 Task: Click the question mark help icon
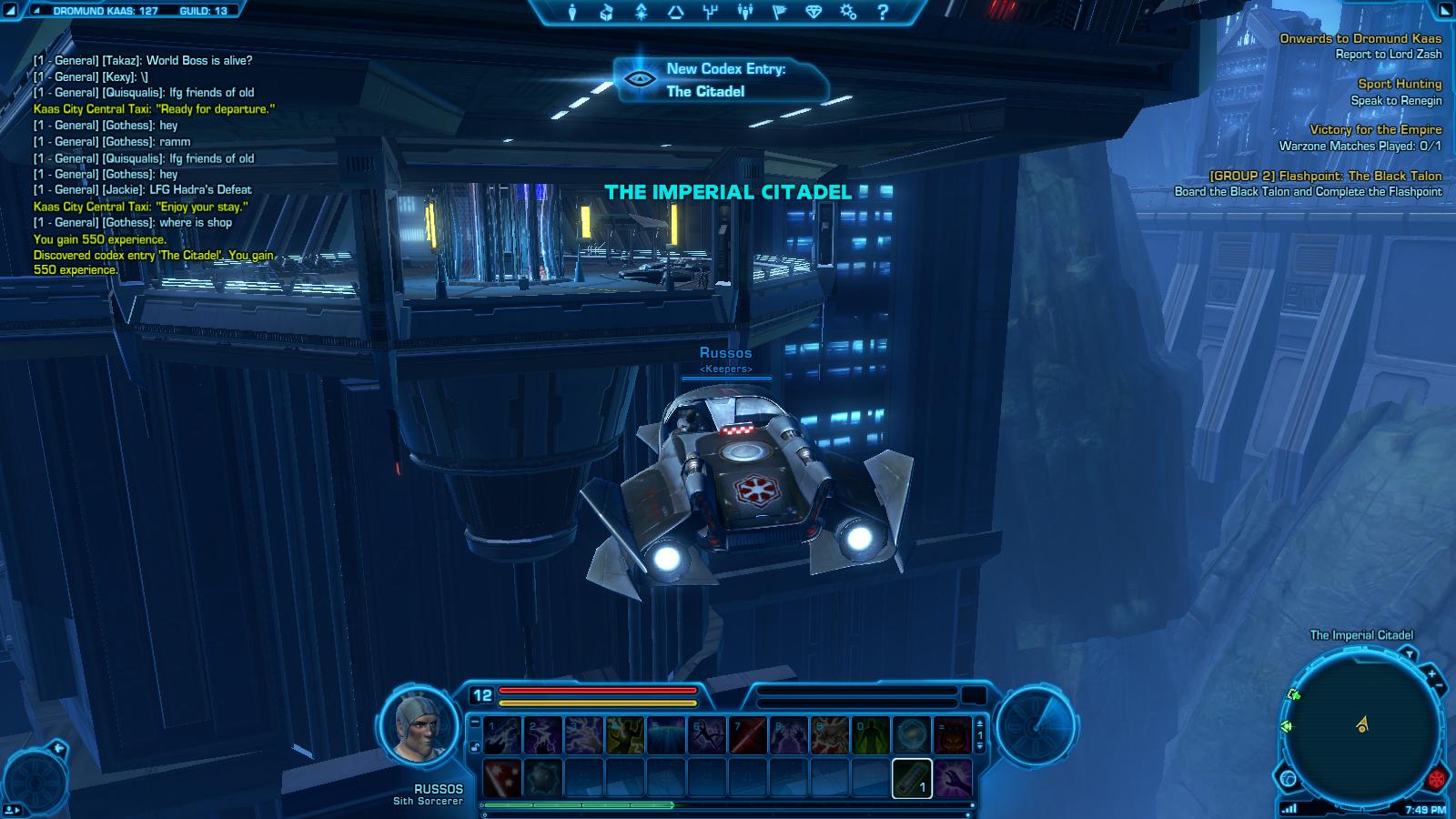[883, 13]
